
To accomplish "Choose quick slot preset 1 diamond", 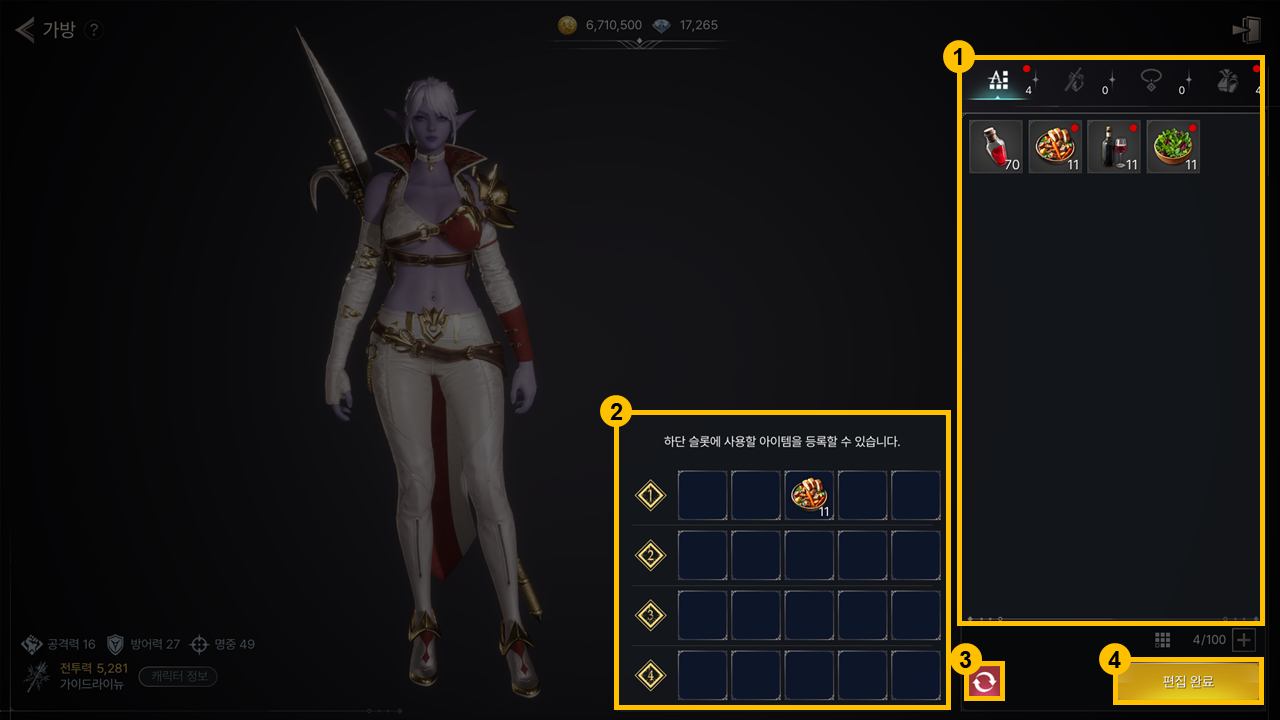I will tap(651, 496).
